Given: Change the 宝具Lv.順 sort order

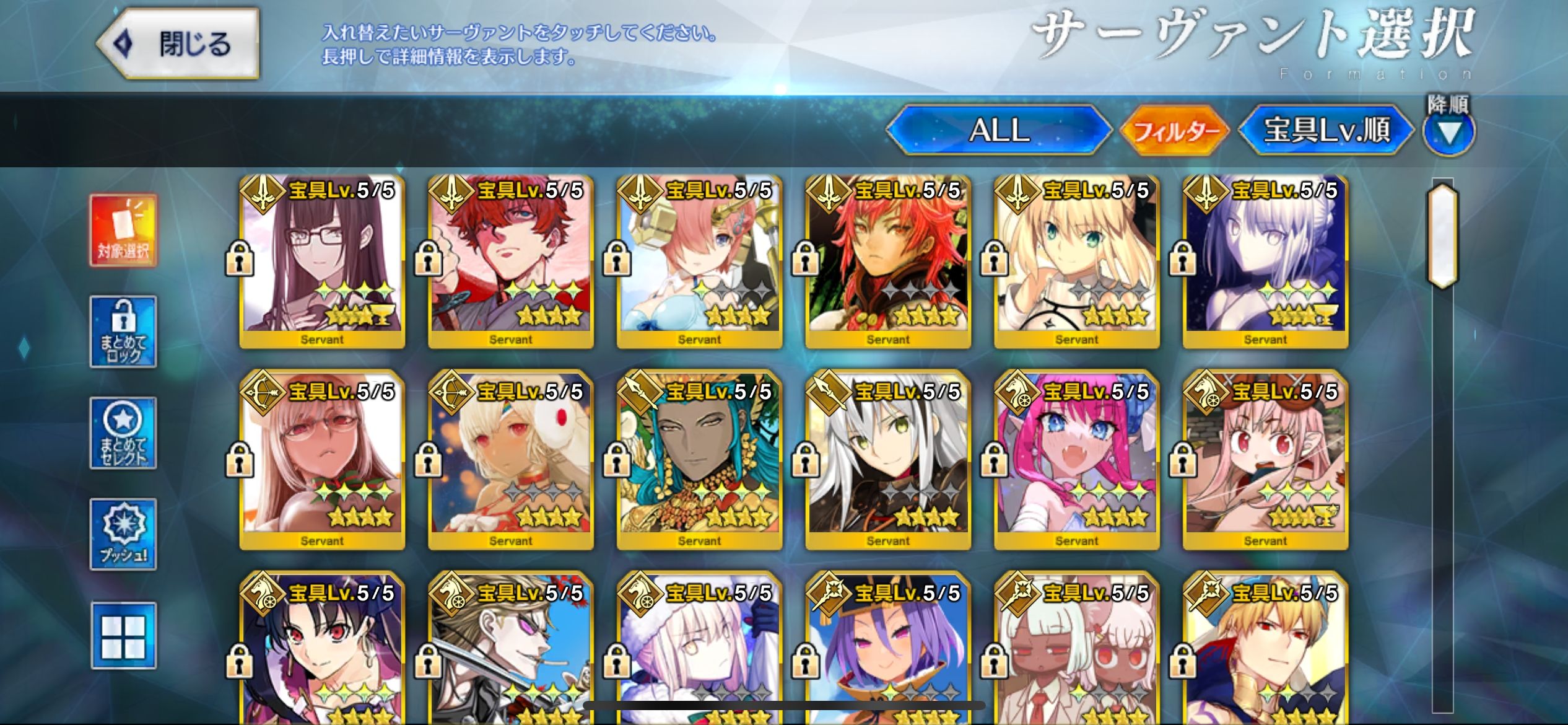Looking at the screenshot, I should pyautogui.click(x=1326, y=130).
